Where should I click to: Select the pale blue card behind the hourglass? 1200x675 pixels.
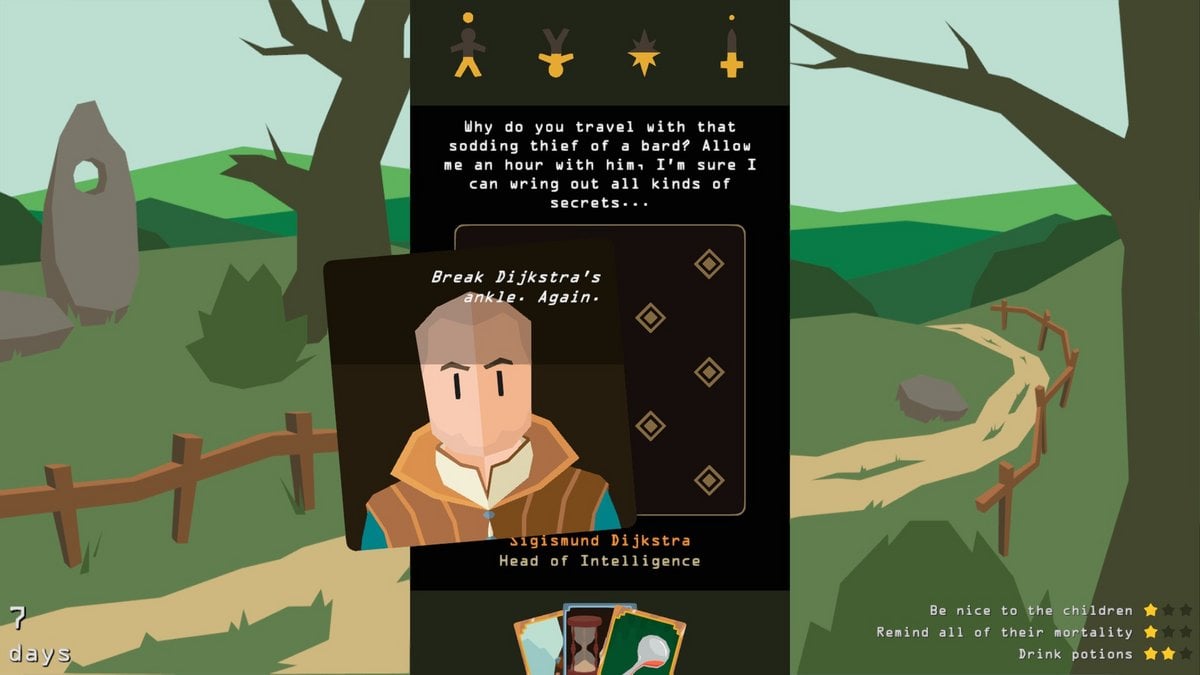[538, 645]
